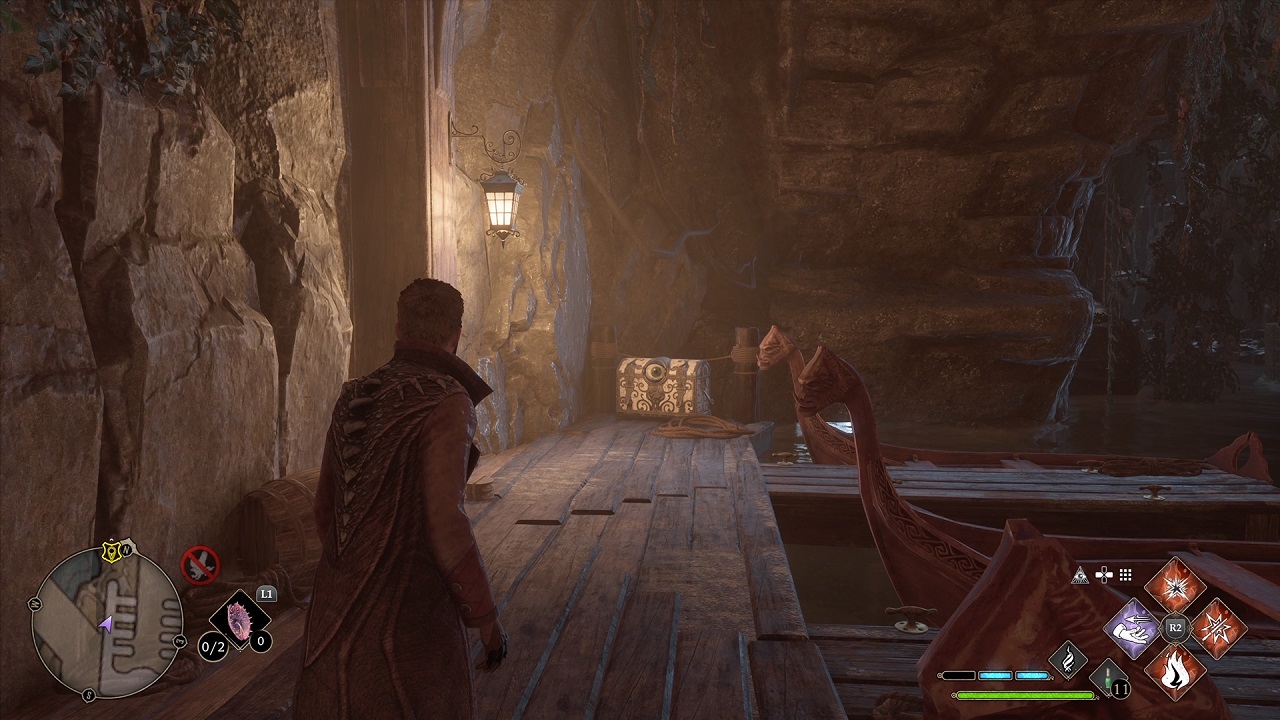Click the Ancient Magic flame diamond icon

tap(1067, 658)
